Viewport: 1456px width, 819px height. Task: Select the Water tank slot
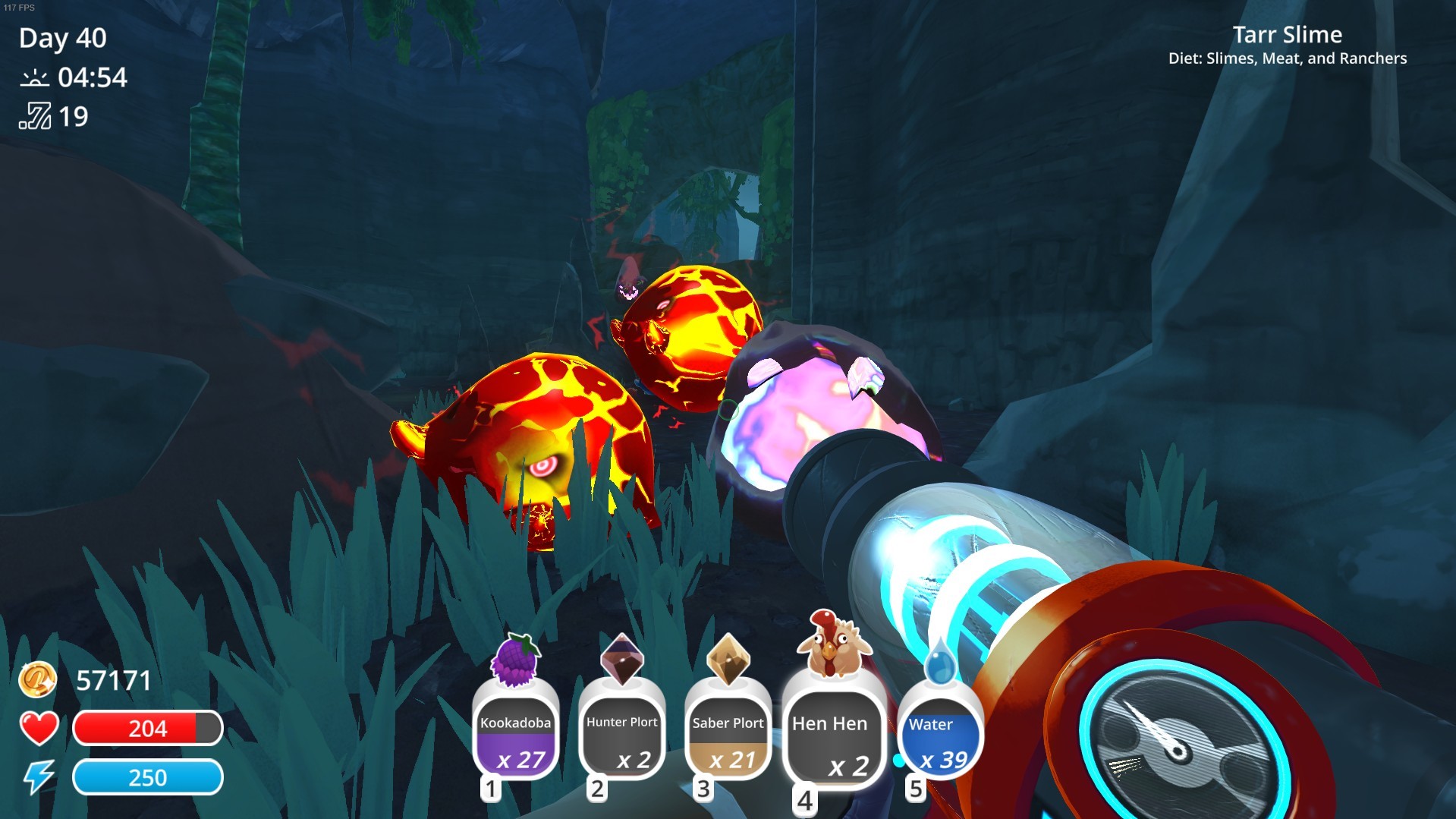(939, 735)
